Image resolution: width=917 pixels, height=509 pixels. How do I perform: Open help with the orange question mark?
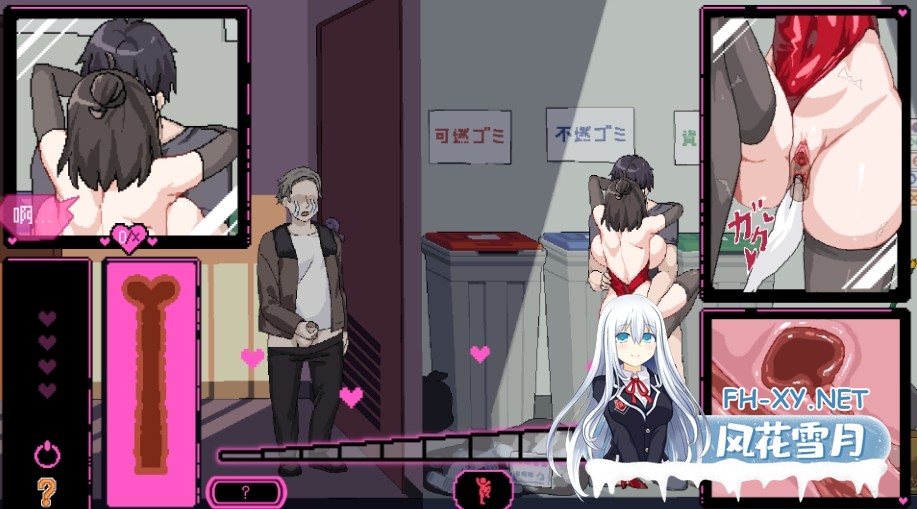(x=47, y=490)
